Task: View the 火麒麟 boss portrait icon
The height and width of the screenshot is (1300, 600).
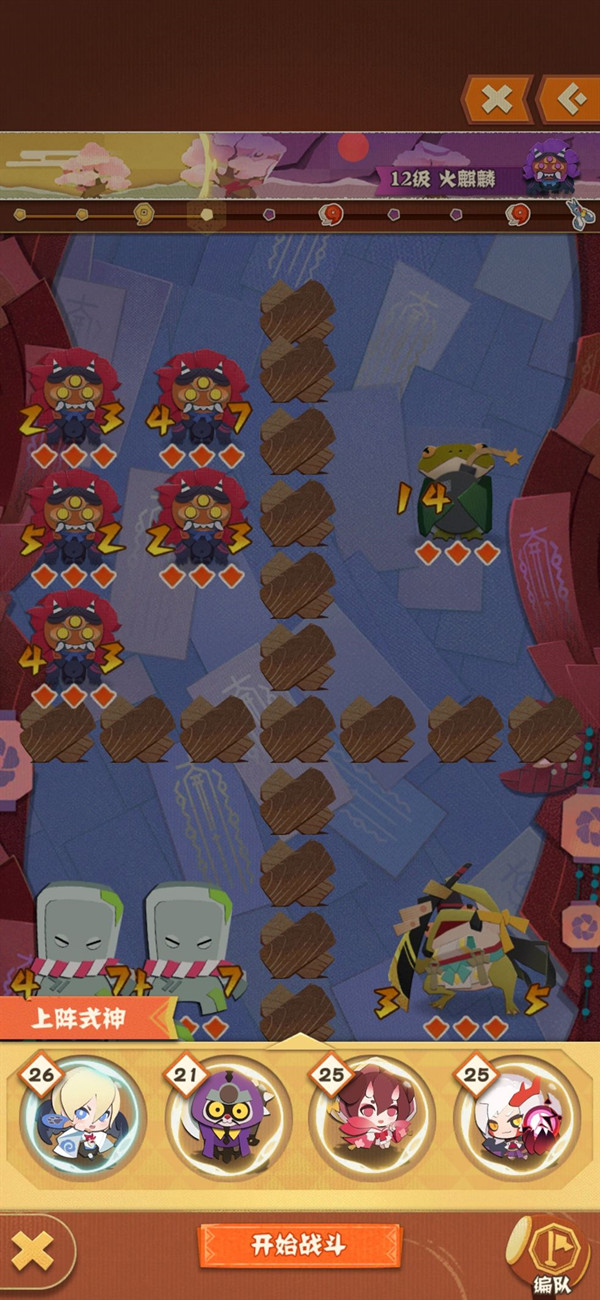Action: point(548,166)
